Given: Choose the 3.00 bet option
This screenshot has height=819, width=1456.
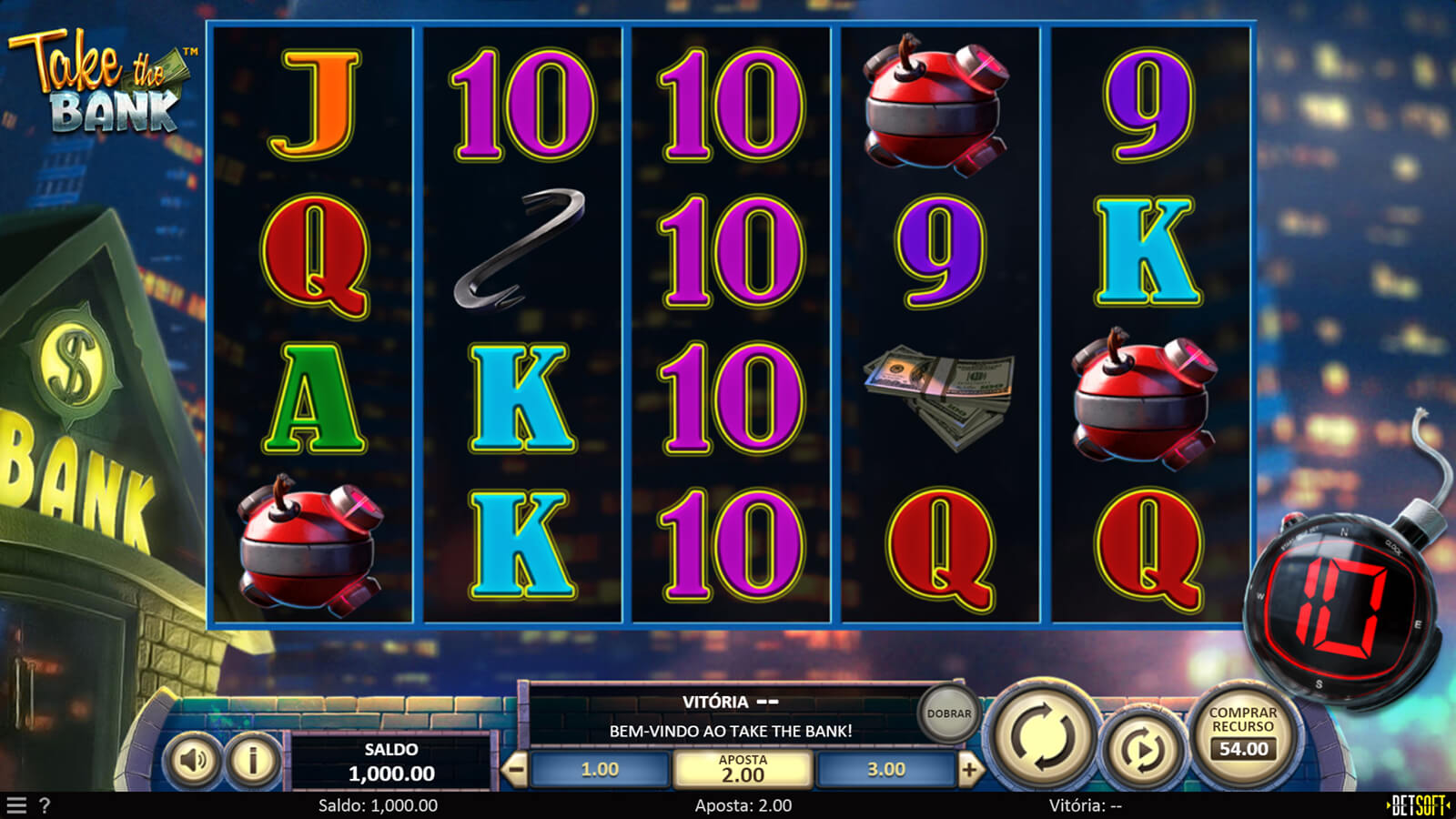Looking at the screenshot, I should 885,770.
